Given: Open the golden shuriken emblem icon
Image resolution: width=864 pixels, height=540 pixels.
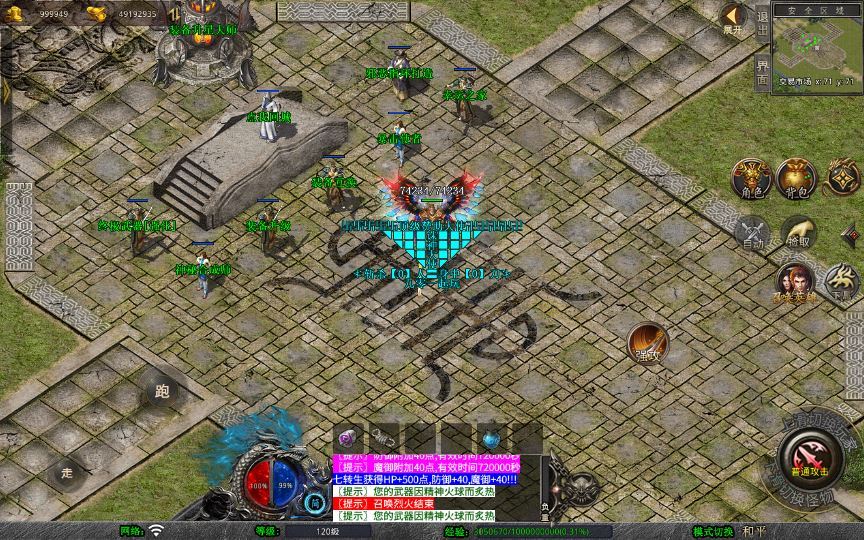Looking at the screenshot, I should tap(841, 177).
